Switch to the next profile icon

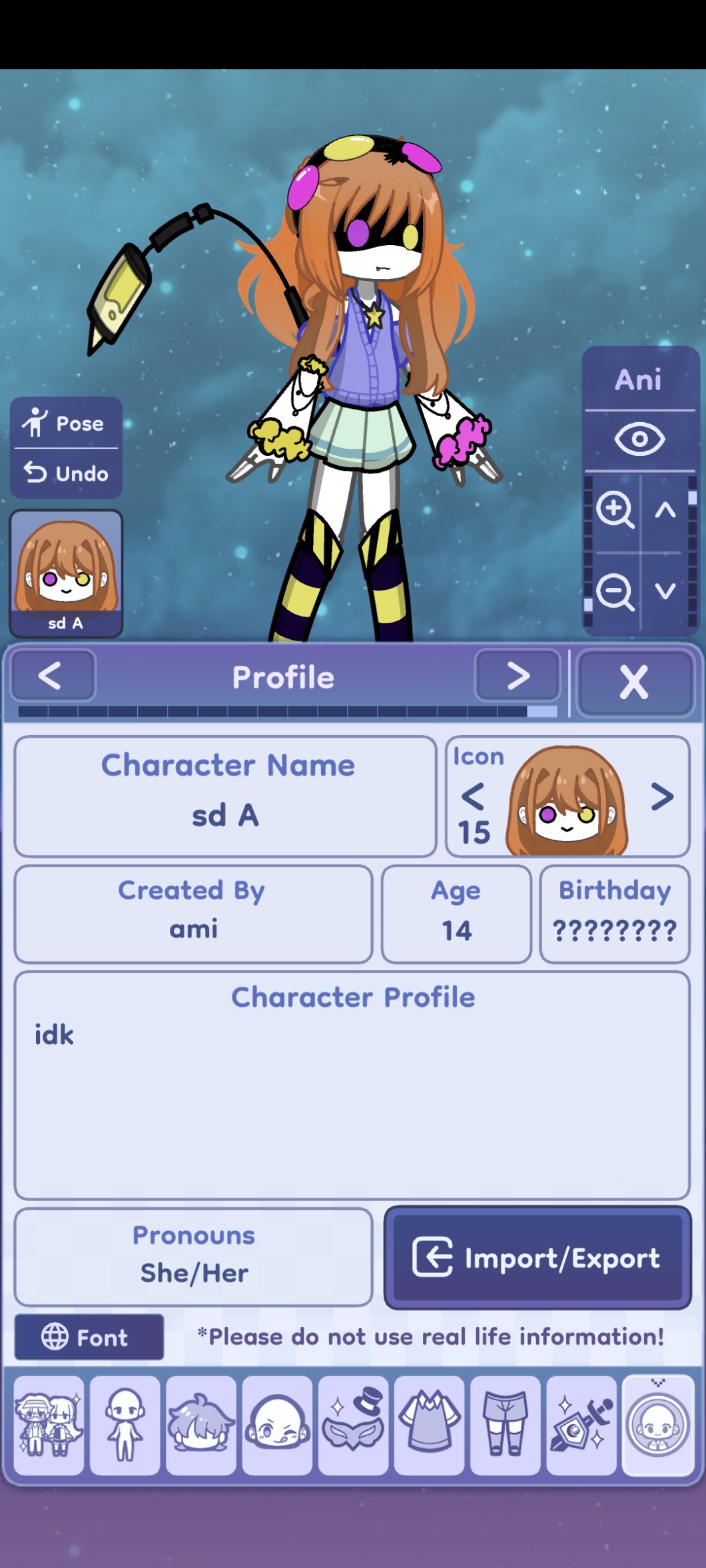click(x=661, y=796)
